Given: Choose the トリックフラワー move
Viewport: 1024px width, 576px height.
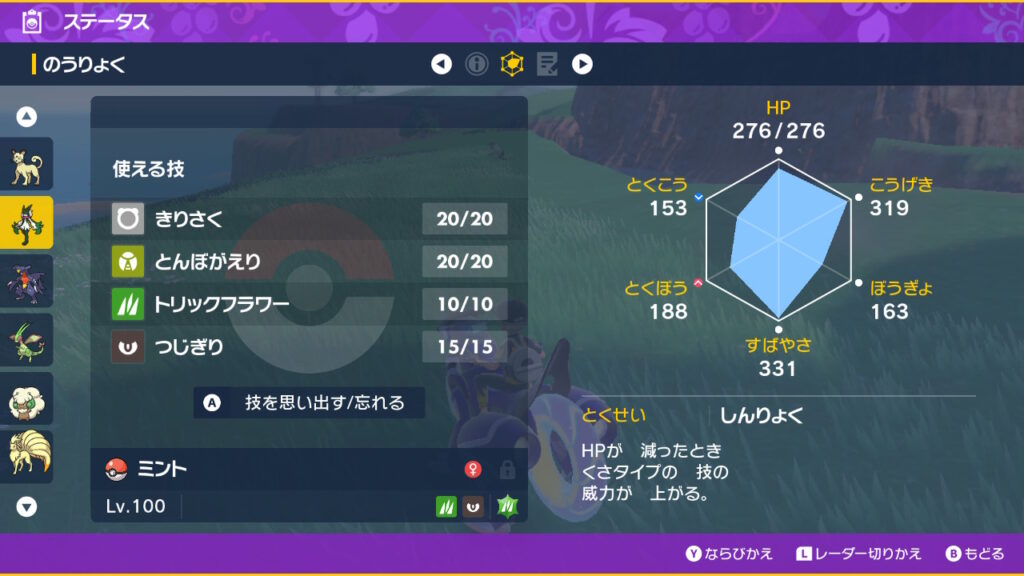Looking at the screenshot, I should pos(309,304).
